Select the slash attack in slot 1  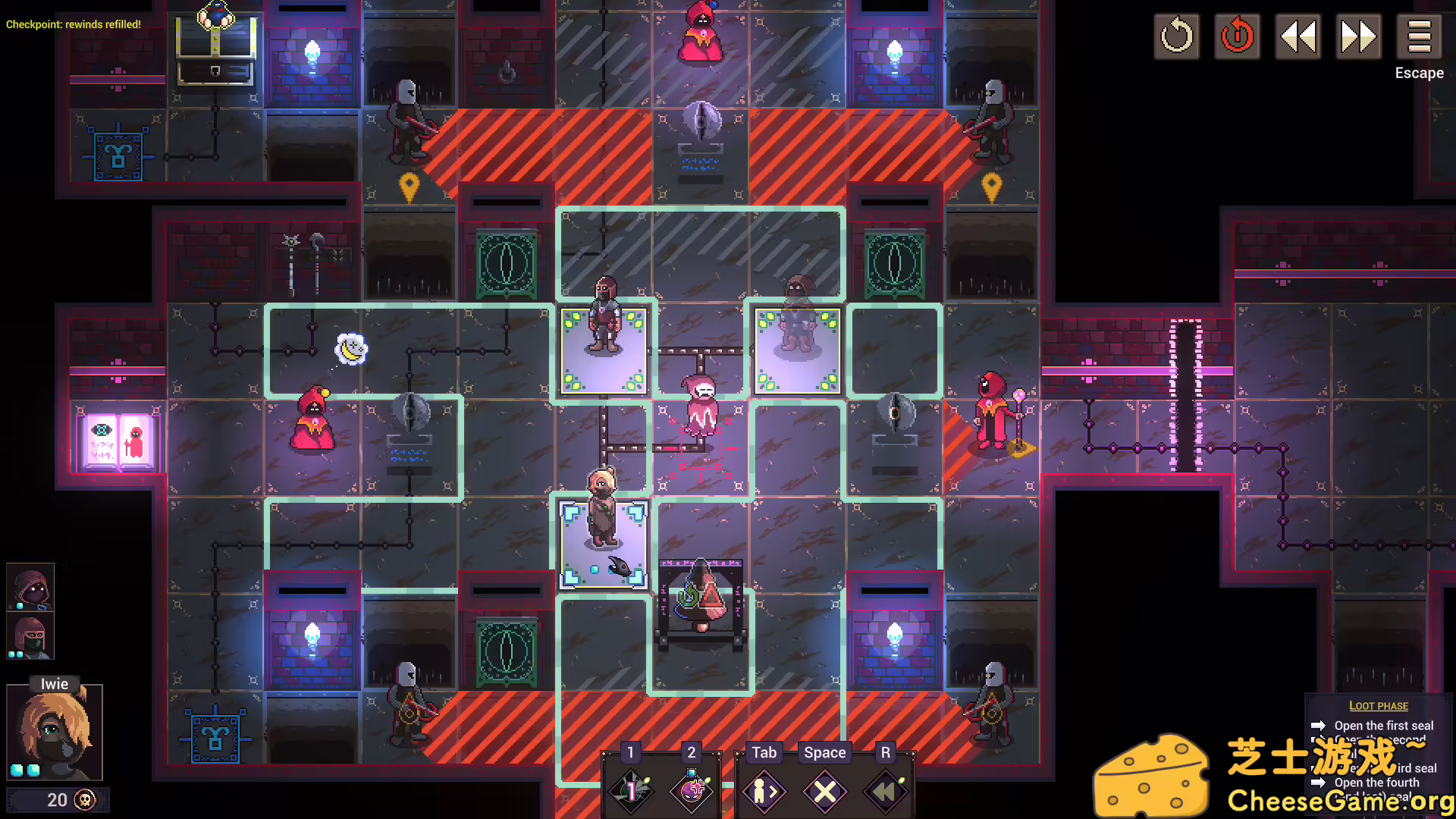[630, 790]
